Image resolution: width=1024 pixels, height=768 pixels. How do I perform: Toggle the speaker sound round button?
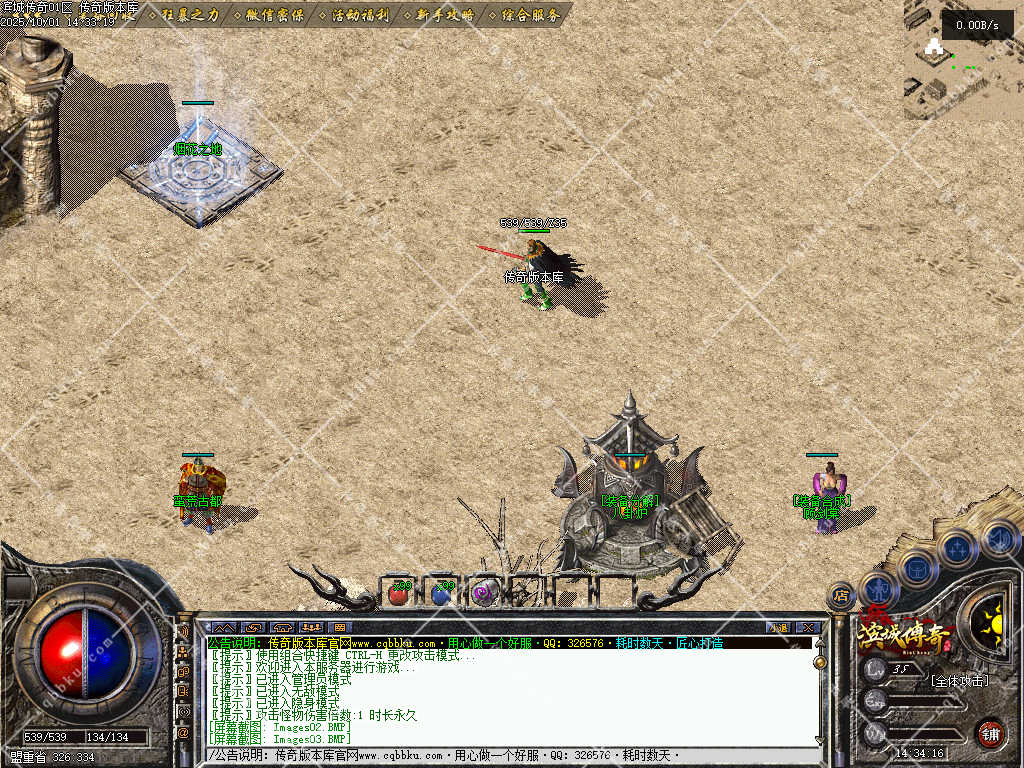point(999,540)
